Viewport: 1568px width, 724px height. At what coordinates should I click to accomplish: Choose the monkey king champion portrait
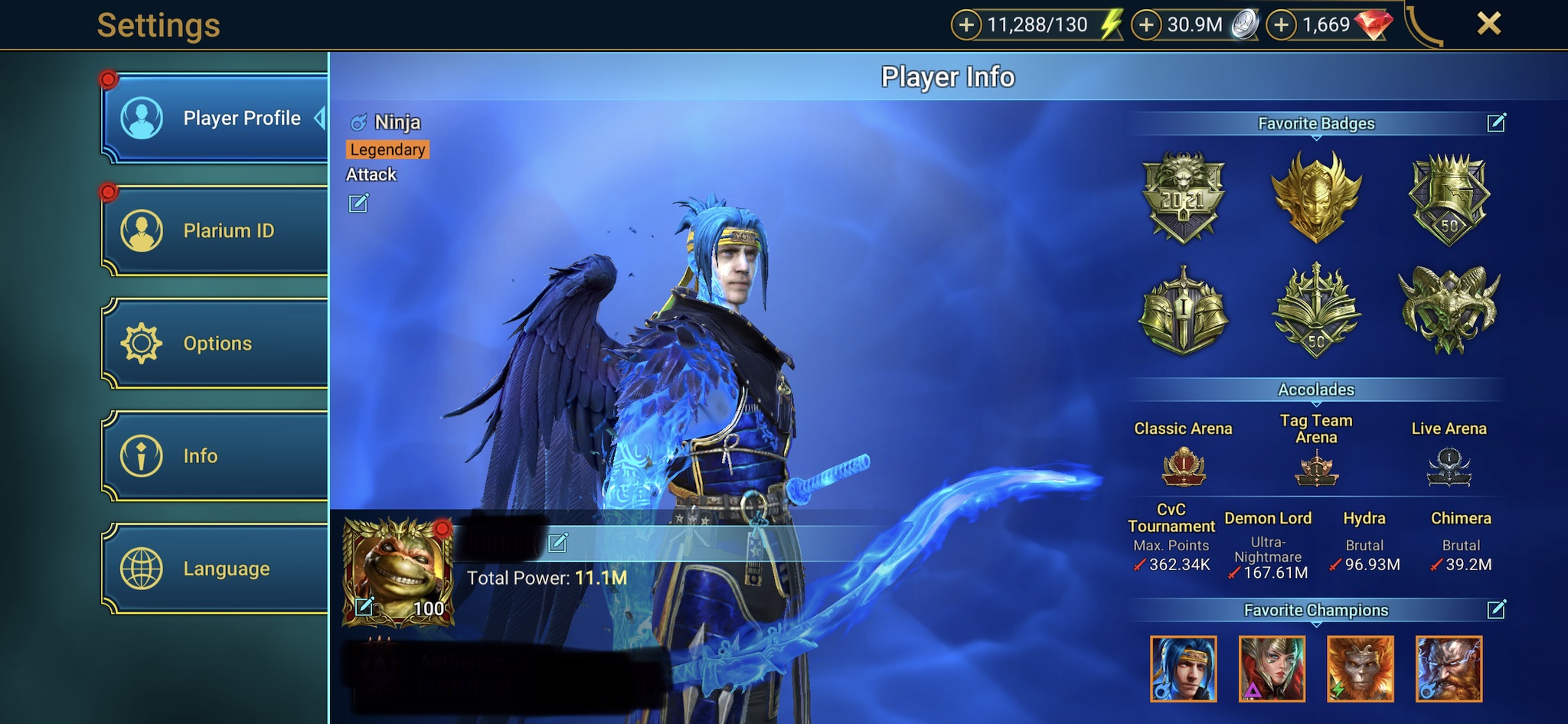coord(1360,669)
